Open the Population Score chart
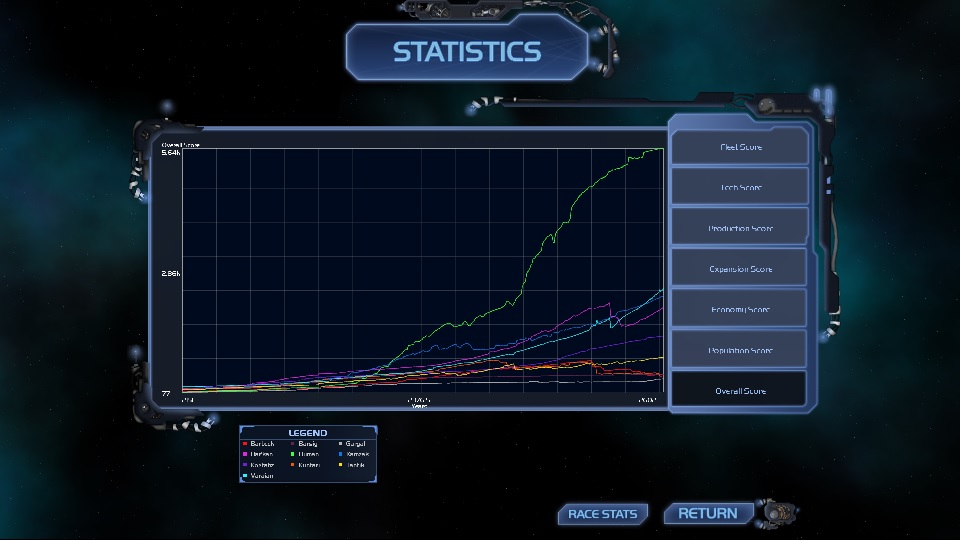Image resolution: width=960 pixels, height=540 pixels. (739, 350)
